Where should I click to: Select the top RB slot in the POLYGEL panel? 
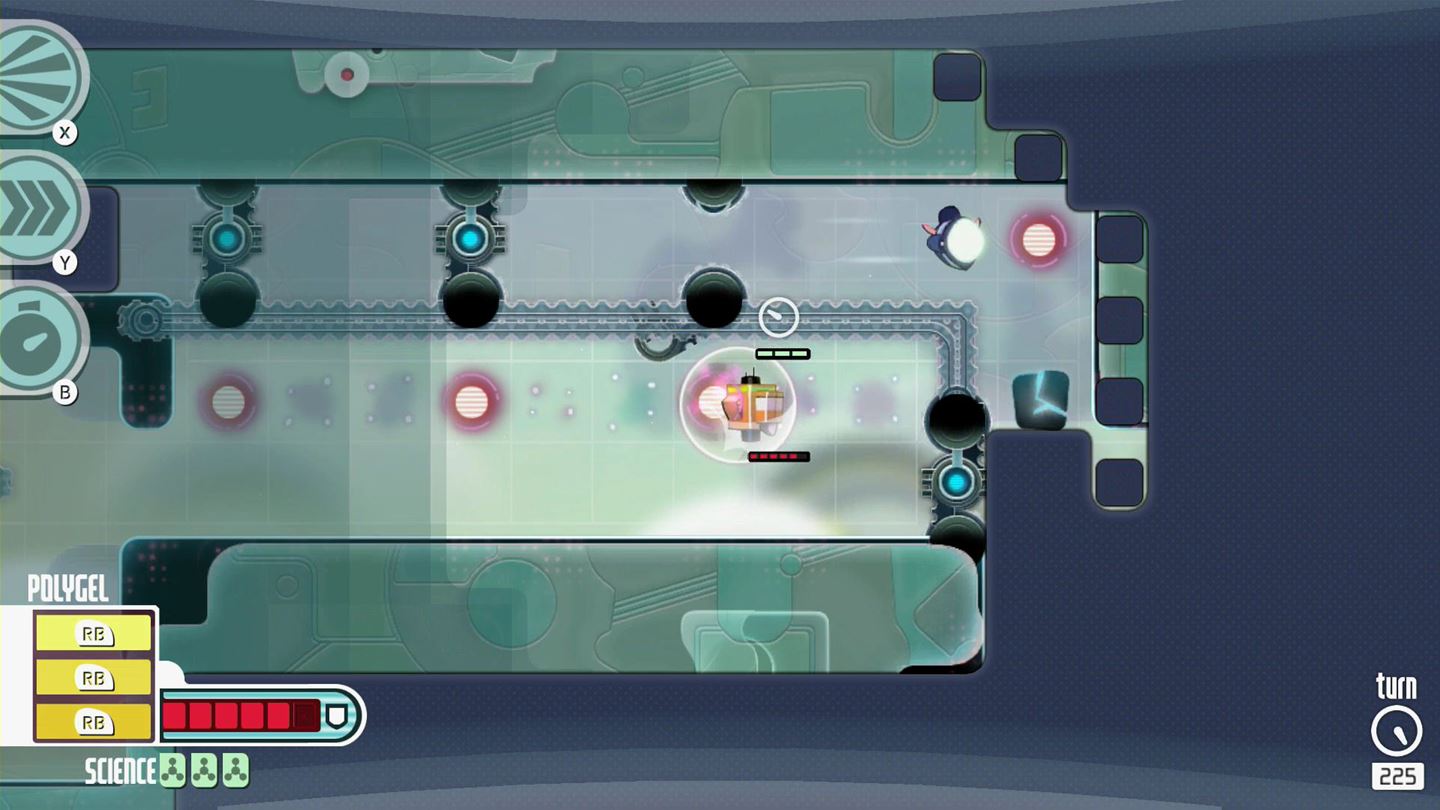coord(93,633)
